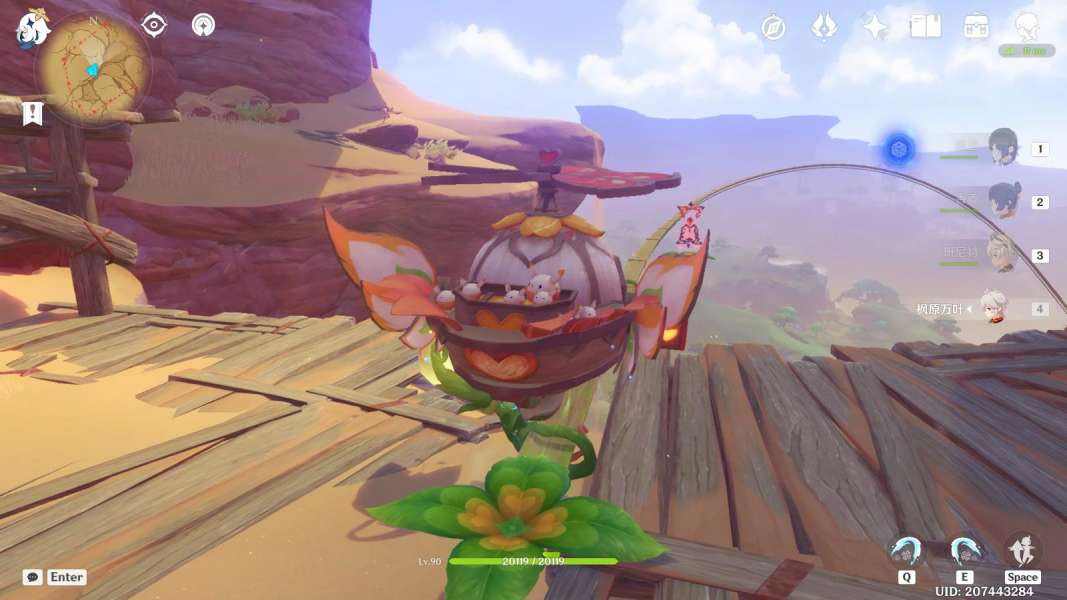
Task: Open the Paimon menu
Action: 32,30
